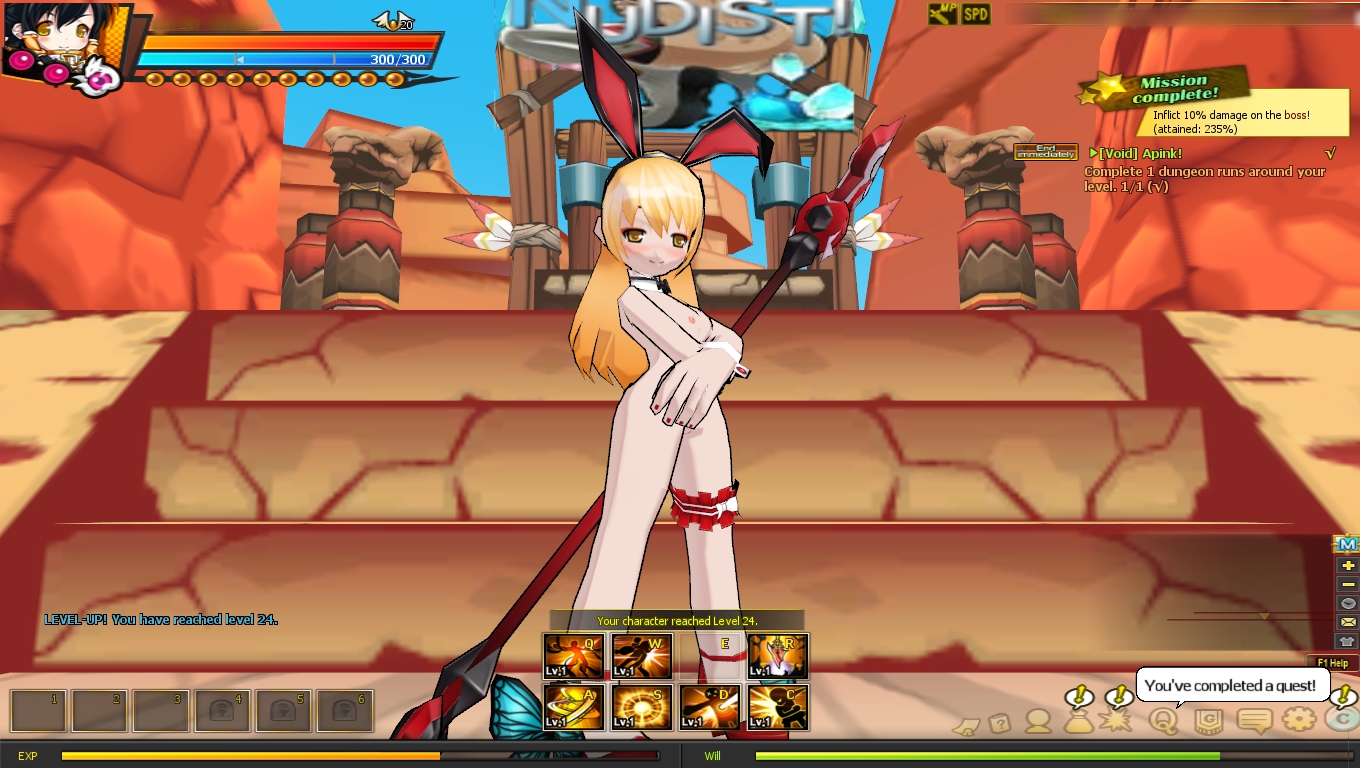
Task: Activate the R hotkey weapon skill
Action: coord(778,656)
